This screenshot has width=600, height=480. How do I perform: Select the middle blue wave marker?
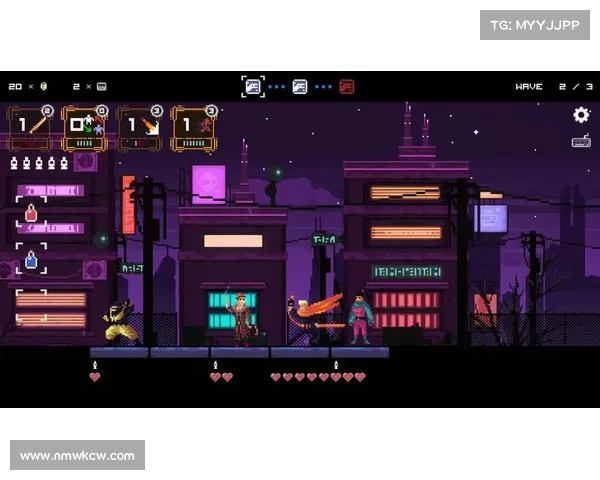(x=300, y=87)
